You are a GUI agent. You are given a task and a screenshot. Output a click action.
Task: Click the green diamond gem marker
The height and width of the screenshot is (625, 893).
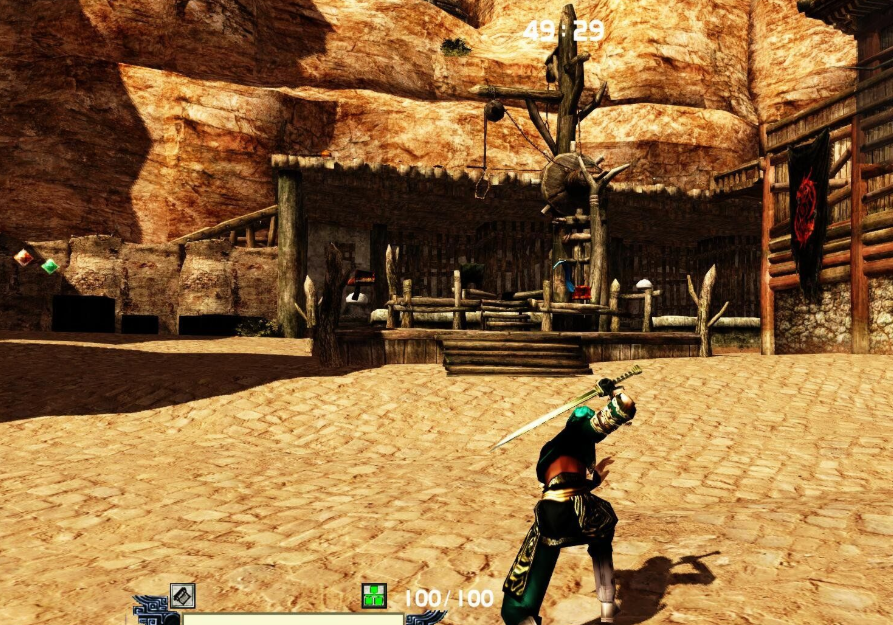click(x=49, y=266)
